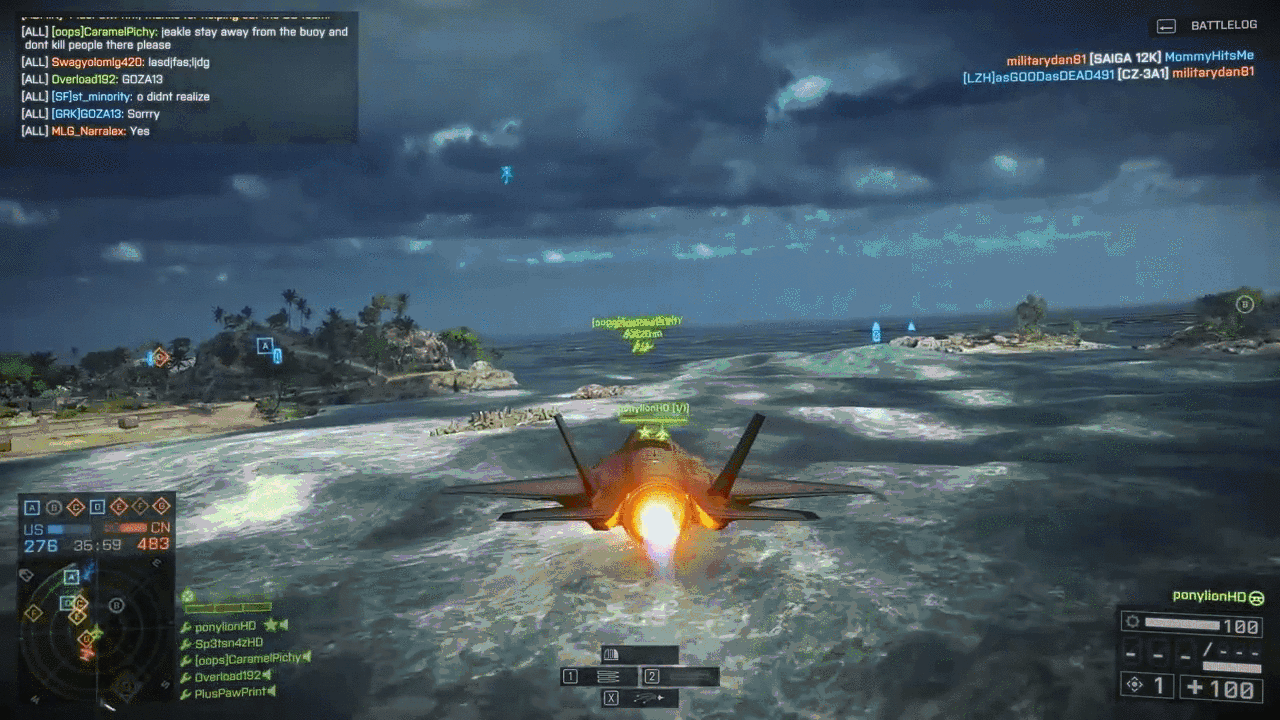This screenshot has width=1280, height=720.
Task: Activate the countermeasure flares slot
Action: point(640,698)
